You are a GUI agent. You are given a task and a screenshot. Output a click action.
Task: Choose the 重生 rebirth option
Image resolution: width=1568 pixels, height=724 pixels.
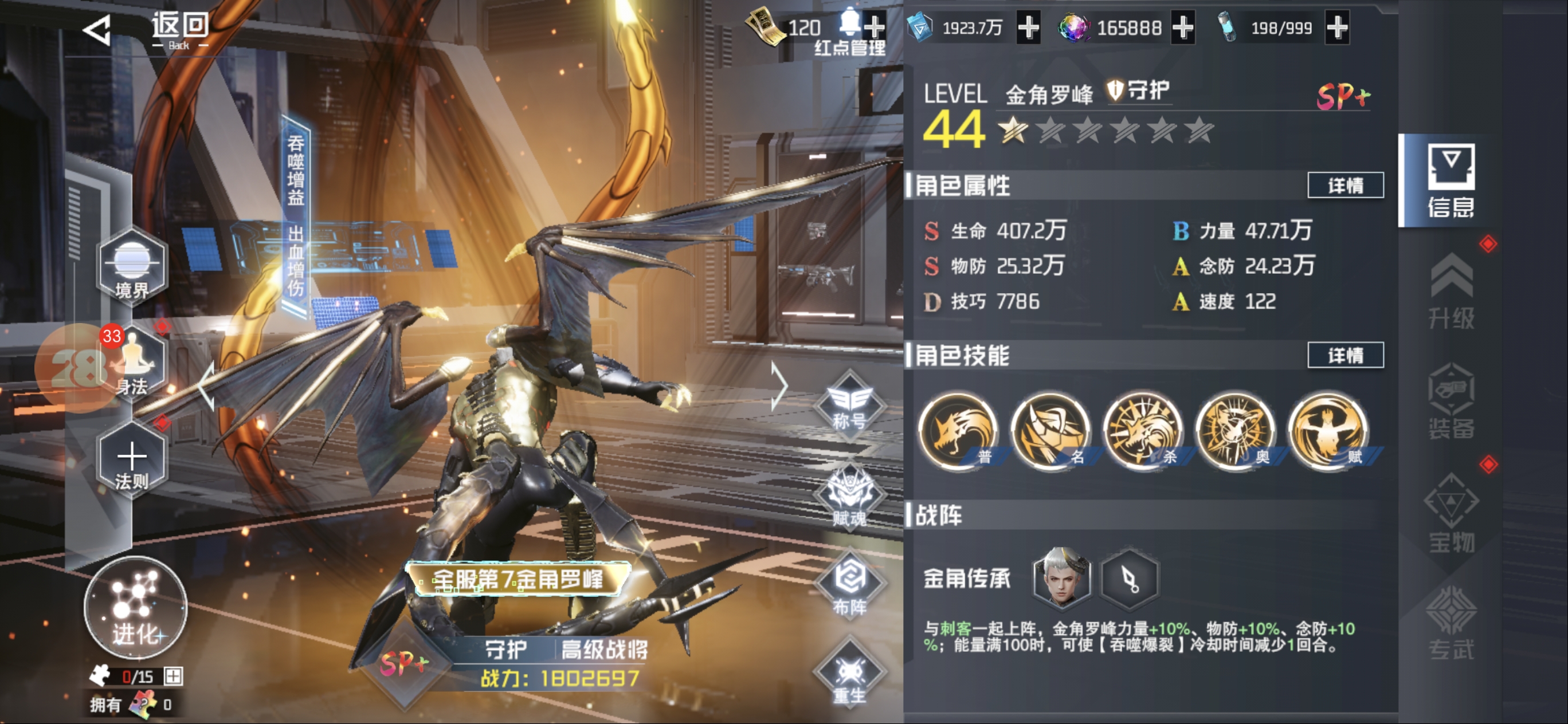[849, 676]
